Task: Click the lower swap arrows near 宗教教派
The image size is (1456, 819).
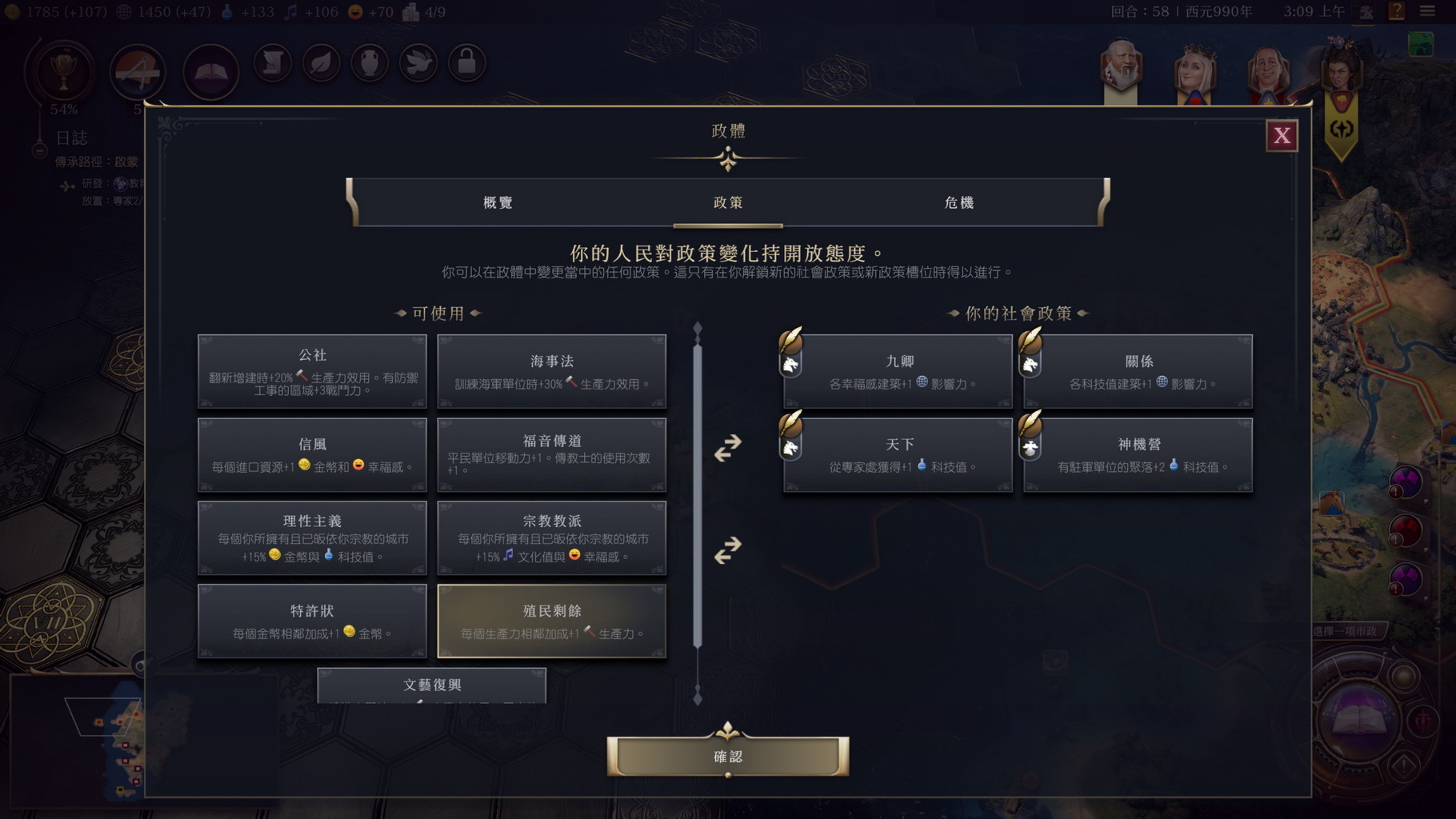Action: (725, 550)
